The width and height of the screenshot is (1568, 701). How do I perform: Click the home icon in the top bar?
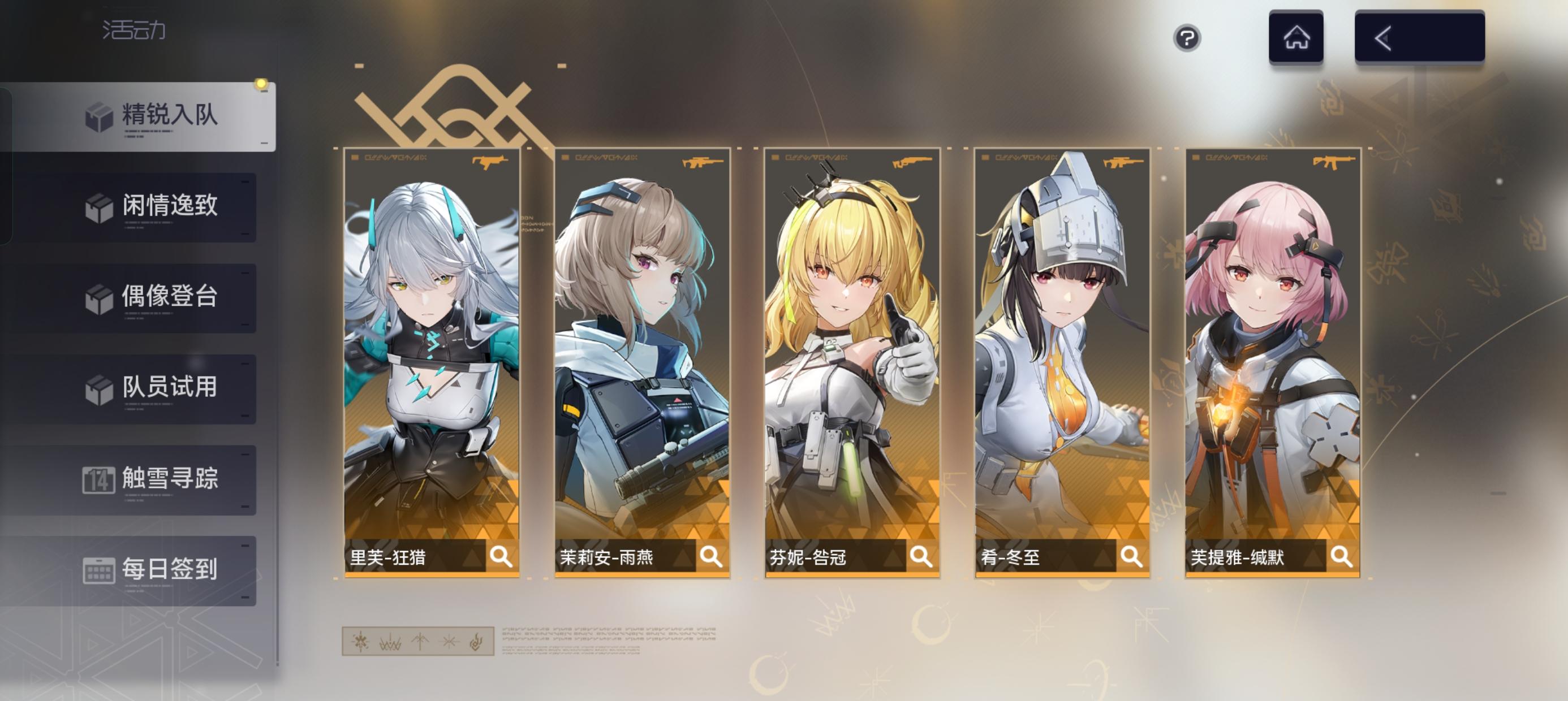pyautogui.click(x=1296, y=38)
